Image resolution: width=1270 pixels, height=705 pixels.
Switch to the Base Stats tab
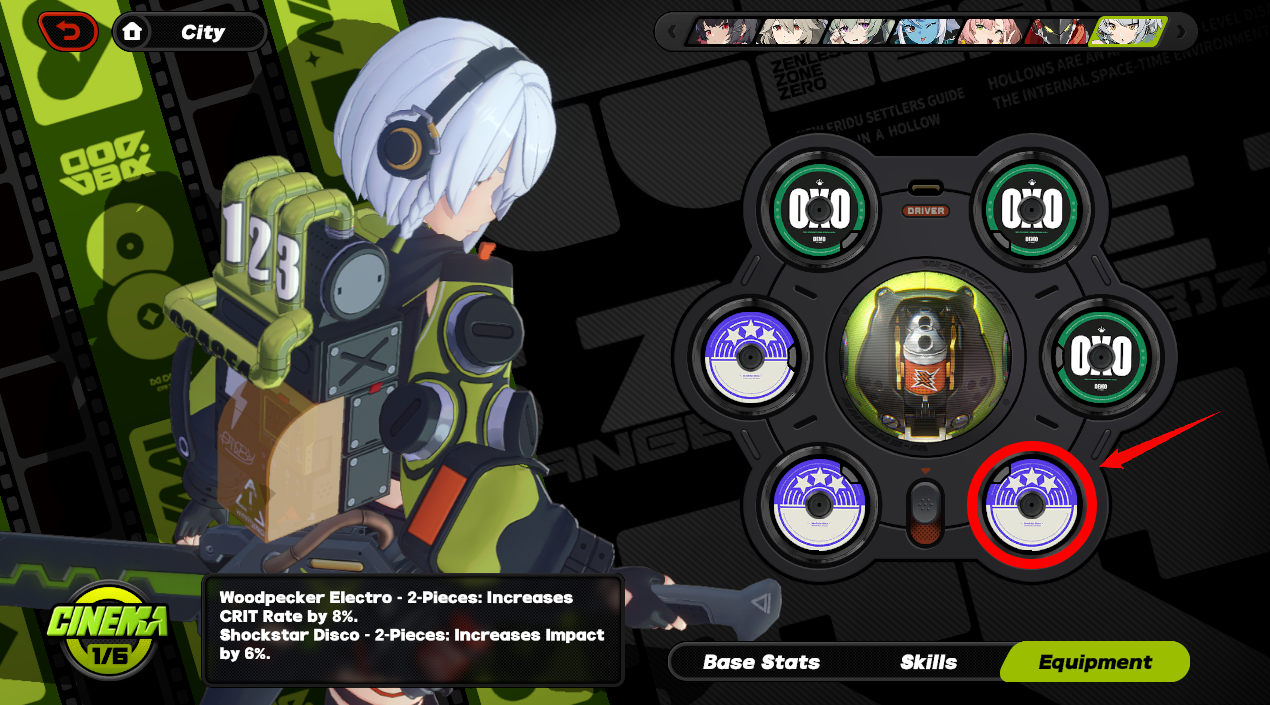point(761,662)
